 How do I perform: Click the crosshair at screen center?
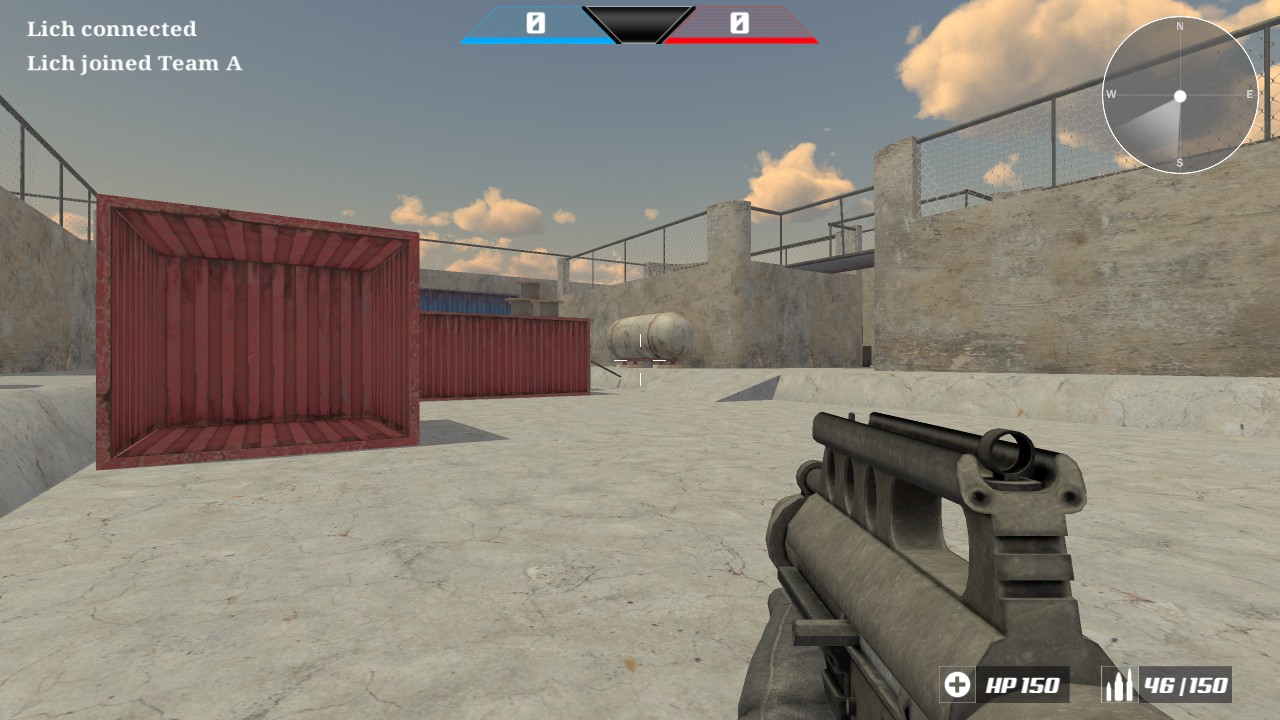click(640, 360)
